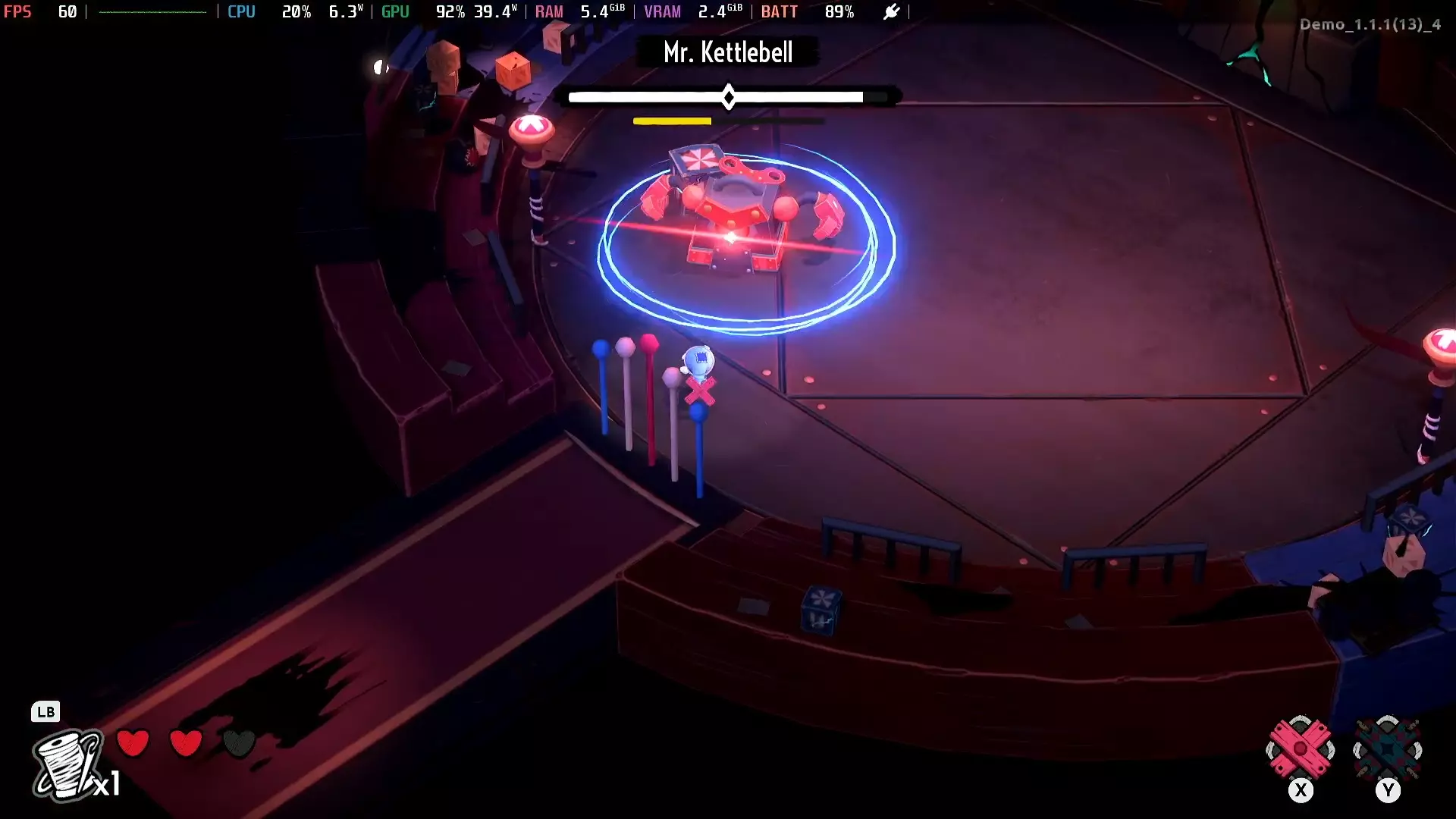The width and height of the screenshot is (1456, 819).
Task: Click the LB button prompt above the spool
Action: point(46,712)
